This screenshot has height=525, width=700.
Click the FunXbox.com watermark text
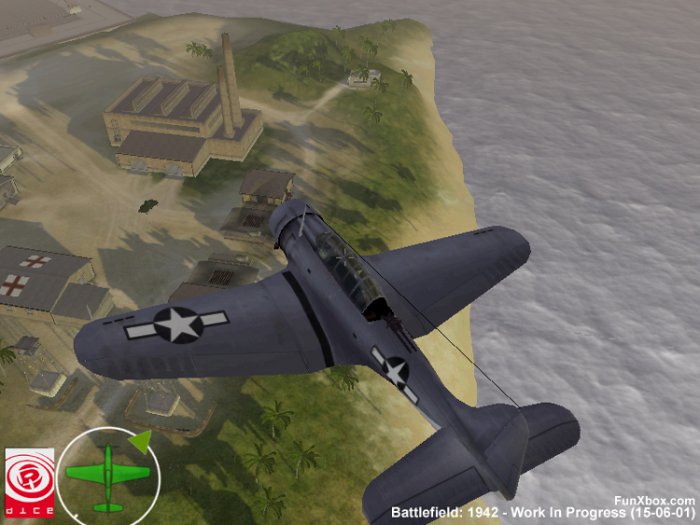tap(655, 499)
